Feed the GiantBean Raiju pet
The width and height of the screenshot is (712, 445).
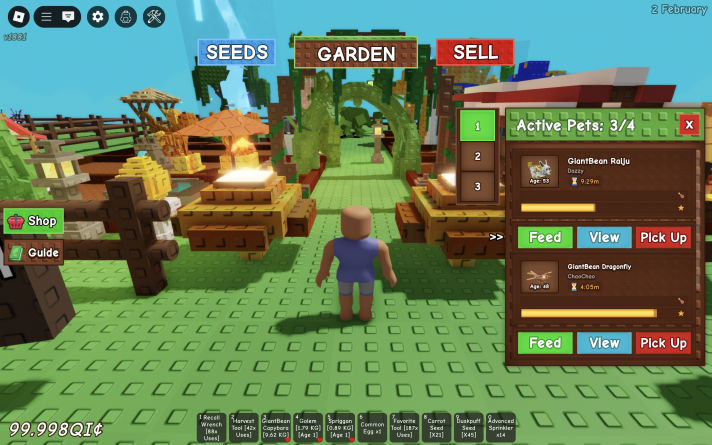pyautogui.click(x=545, y=237)
